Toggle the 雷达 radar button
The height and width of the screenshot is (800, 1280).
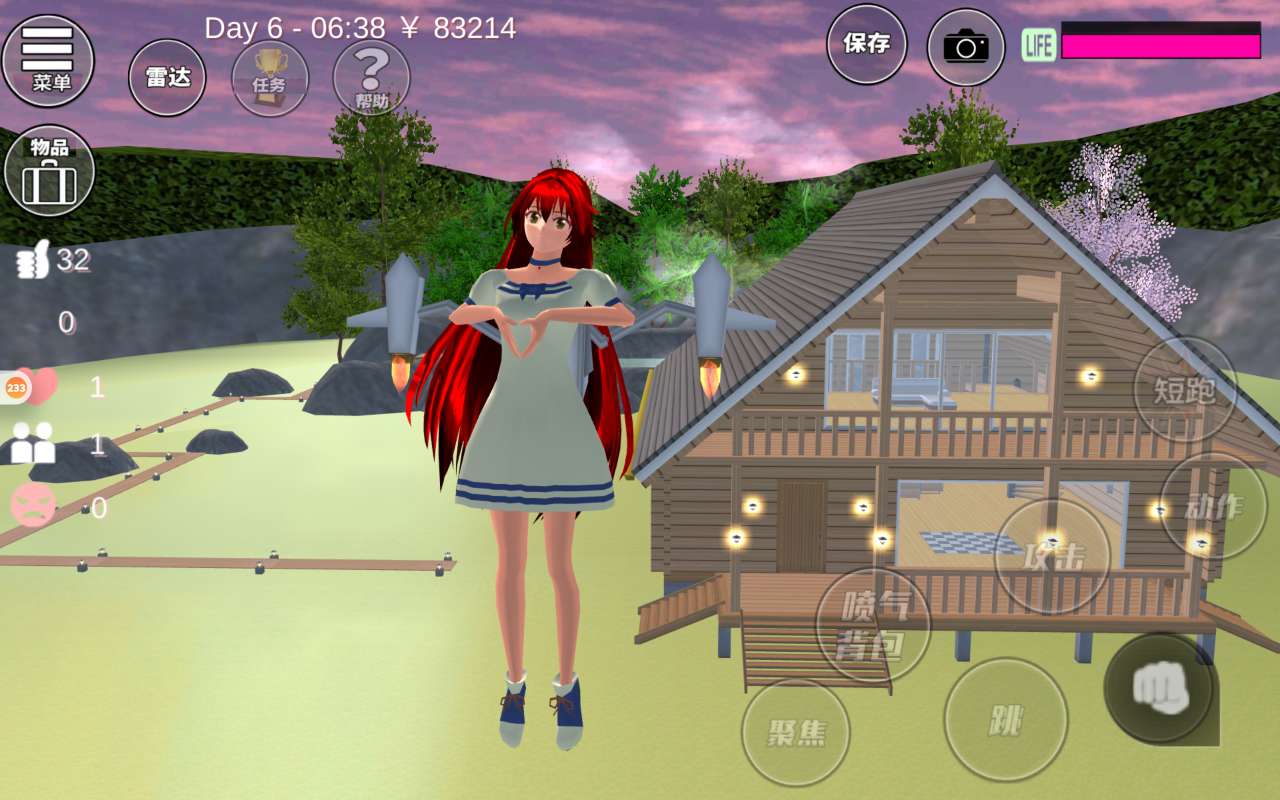(x=167, y=77)
